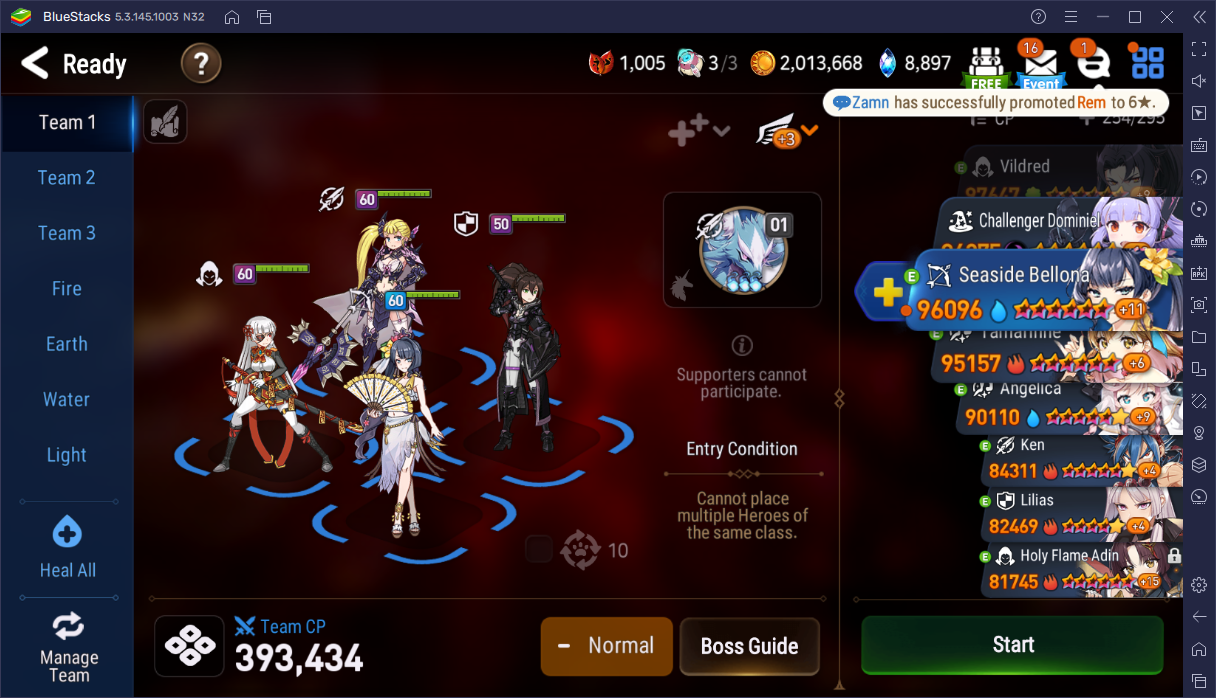Tap Heal All
The image size is (1216, 698).
click(x=67, y=548)
